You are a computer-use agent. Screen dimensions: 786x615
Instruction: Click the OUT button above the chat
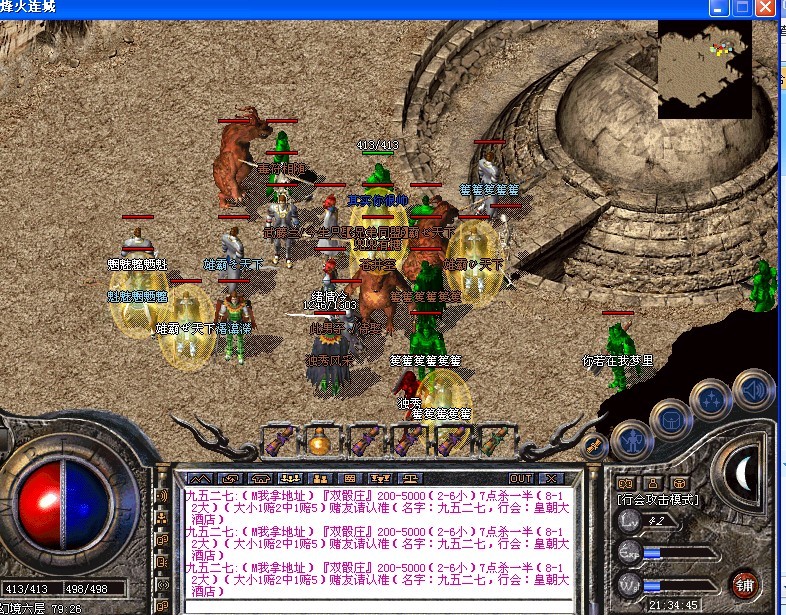point(521,479)
